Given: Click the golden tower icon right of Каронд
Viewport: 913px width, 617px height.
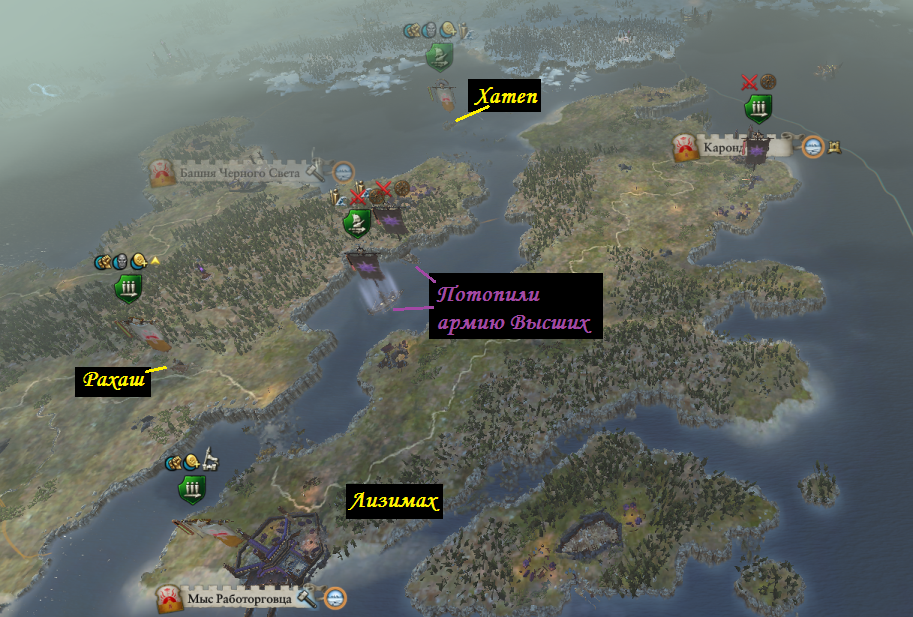Looking at the screenshot, I should pyautogui.click(x=834, y=147).
